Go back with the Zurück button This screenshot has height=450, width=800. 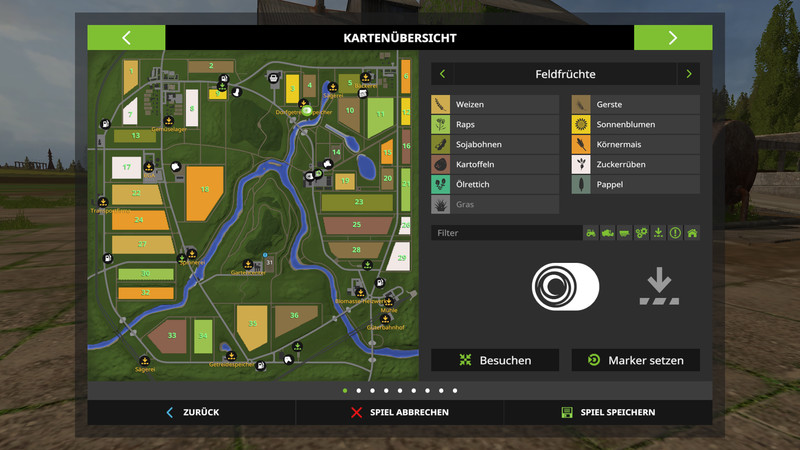[x=192, y=412]
